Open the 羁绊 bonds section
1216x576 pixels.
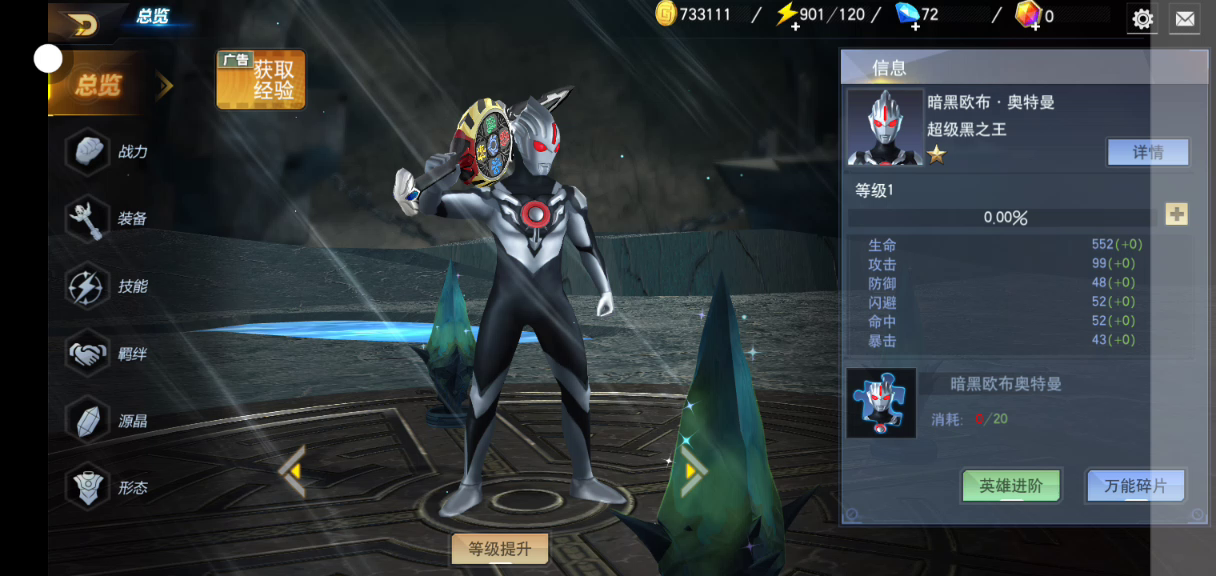pos(110,354)
